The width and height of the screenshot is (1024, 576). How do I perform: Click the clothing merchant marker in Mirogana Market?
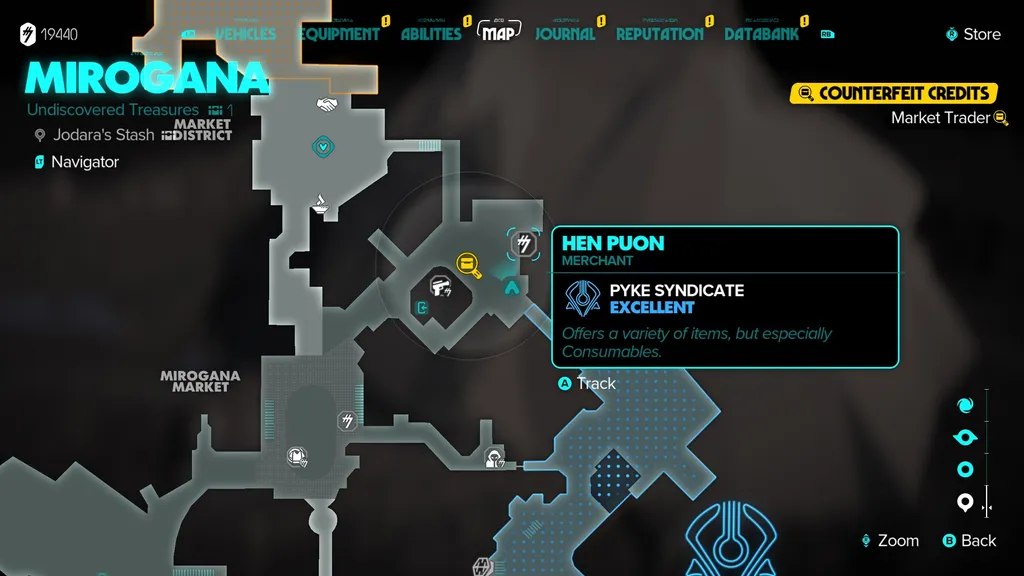(x=297, y=457)
